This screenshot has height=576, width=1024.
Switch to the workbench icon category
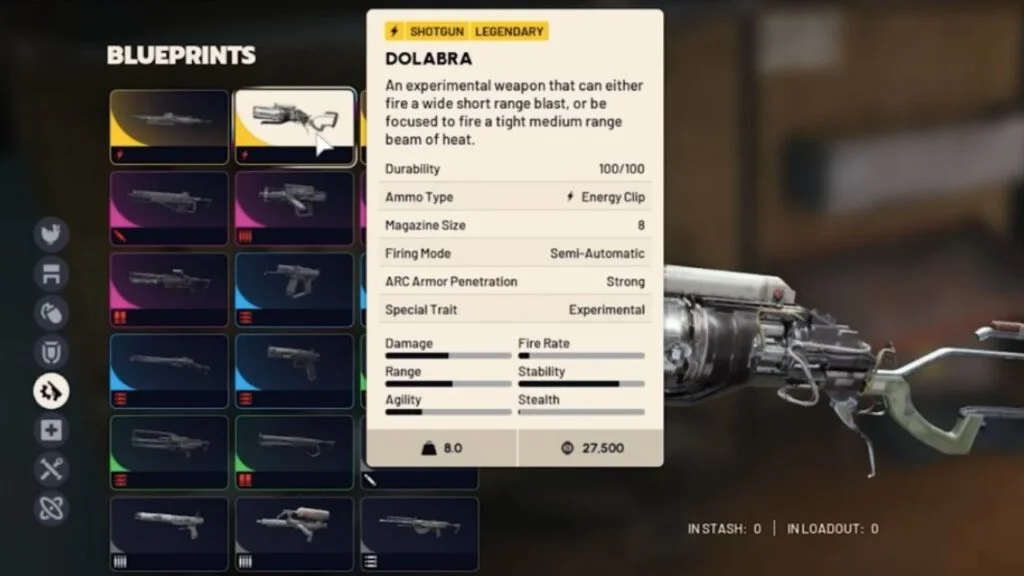click(51, 273)
